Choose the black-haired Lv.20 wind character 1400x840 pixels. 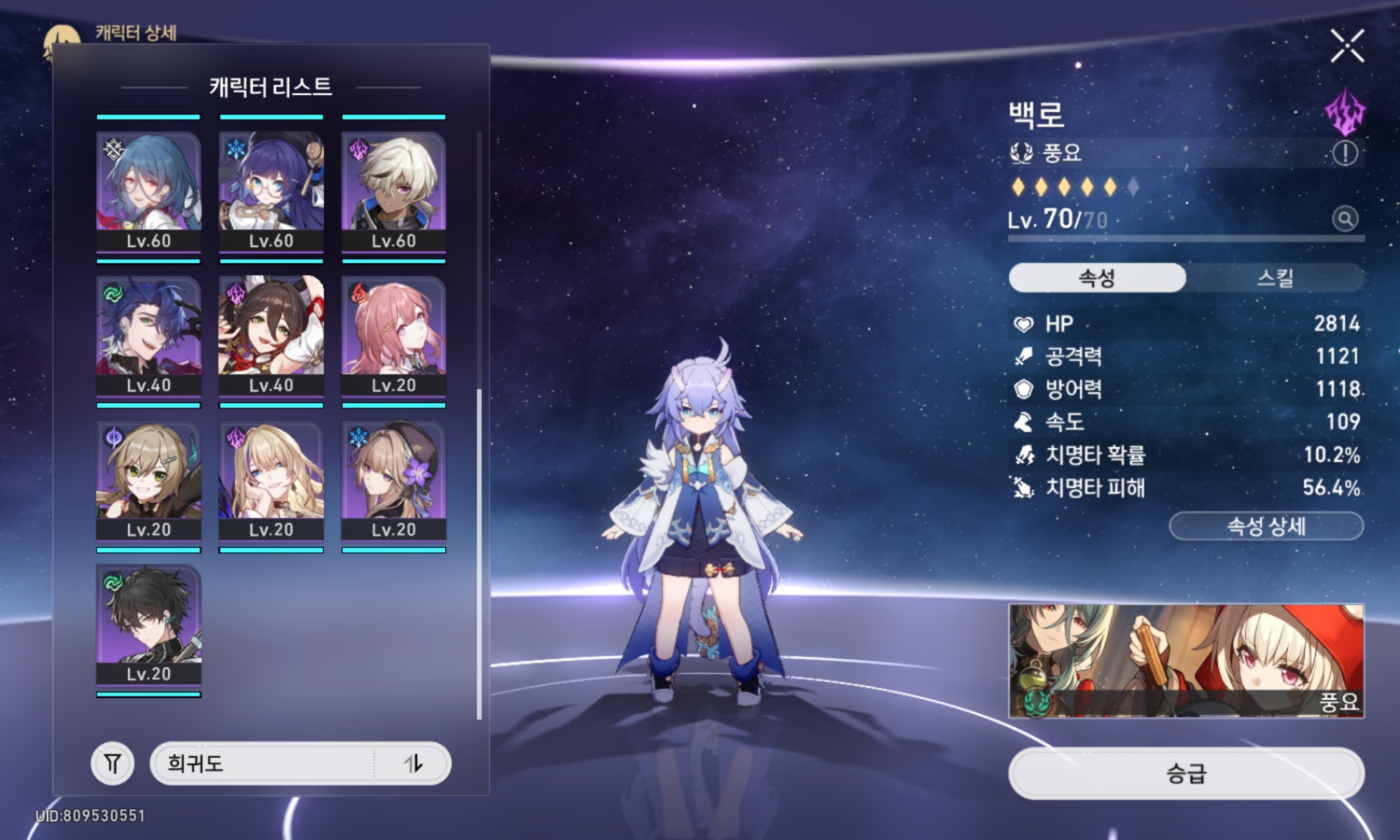tap(148, 624)
